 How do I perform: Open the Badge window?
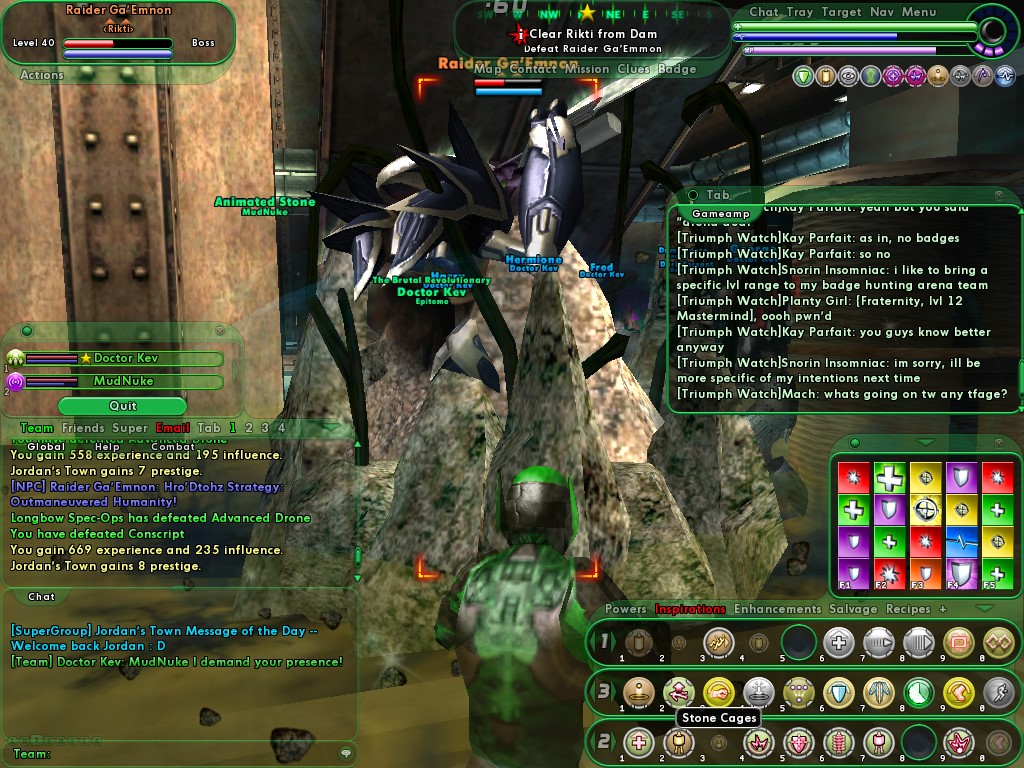point(677,69)
